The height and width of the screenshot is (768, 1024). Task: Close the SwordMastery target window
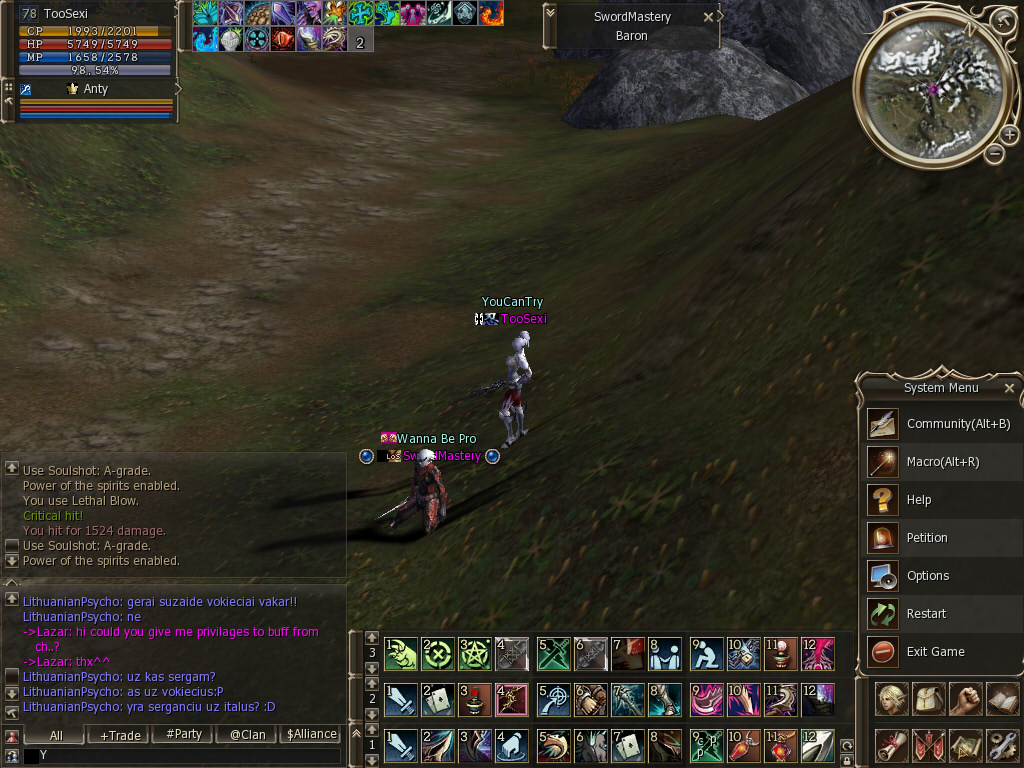708,17
